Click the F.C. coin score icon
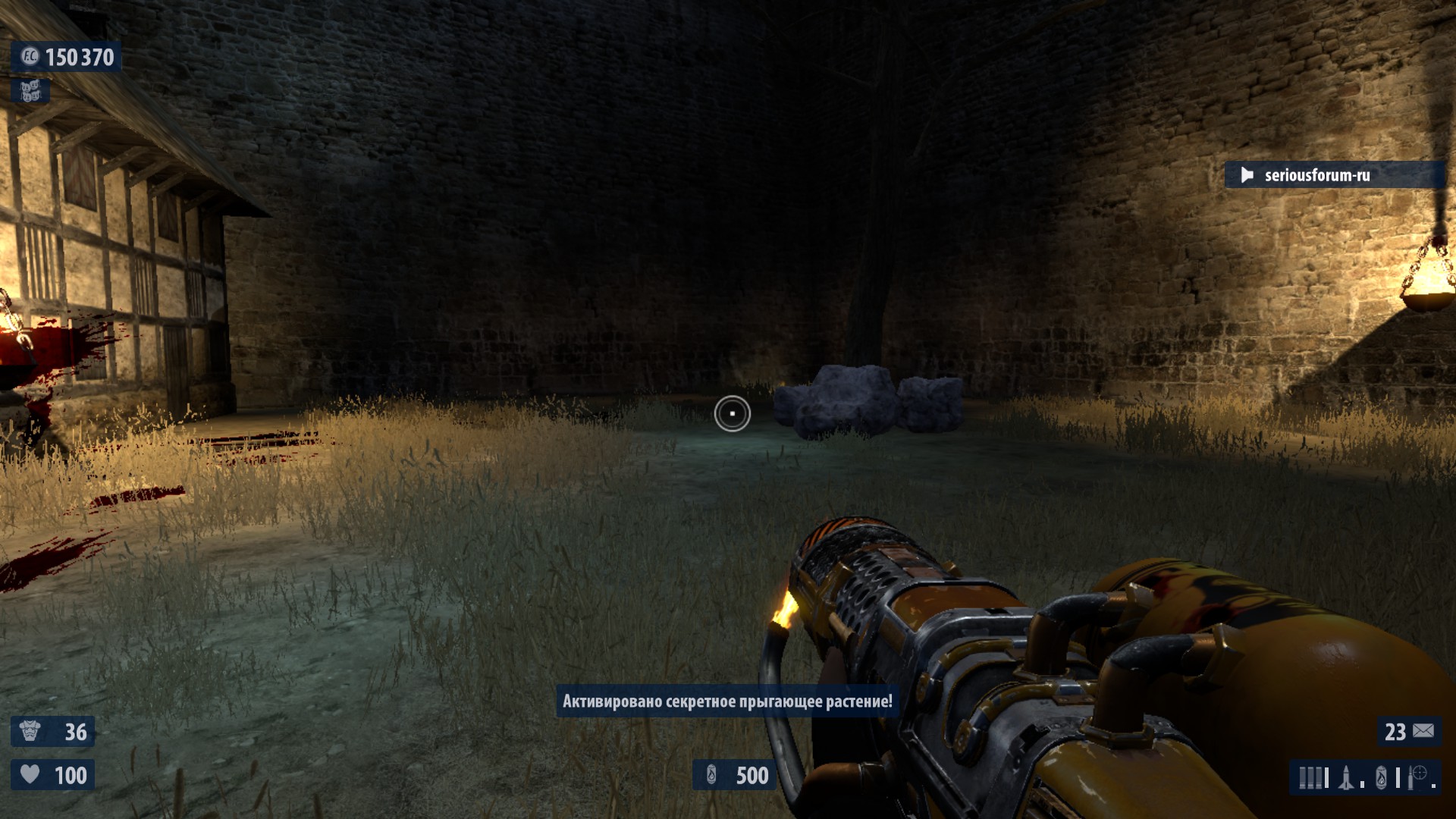Viewport: 1456px width, 819px height. tap(30, 57)
